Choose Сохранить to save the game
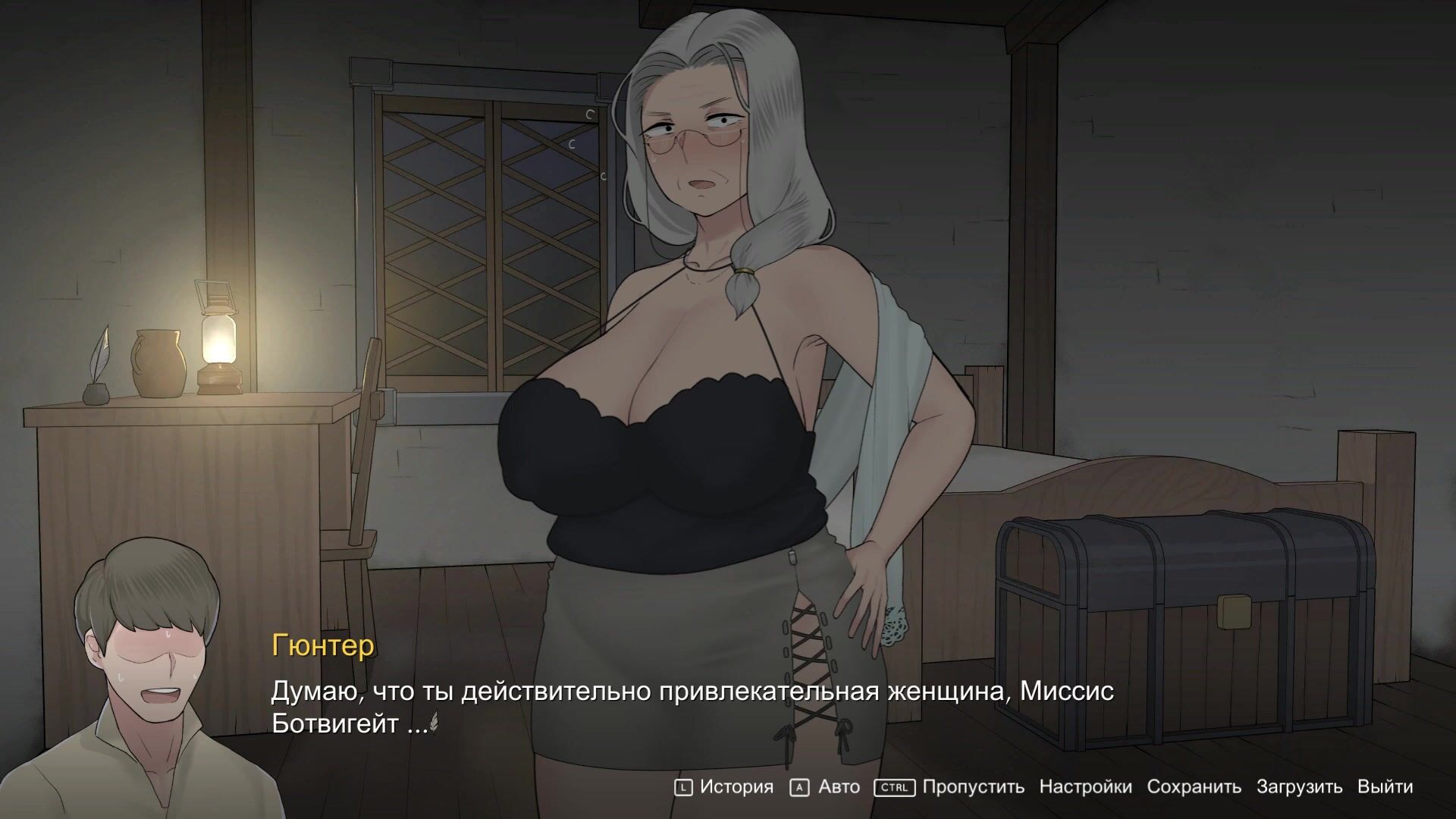 point(1194,787)
